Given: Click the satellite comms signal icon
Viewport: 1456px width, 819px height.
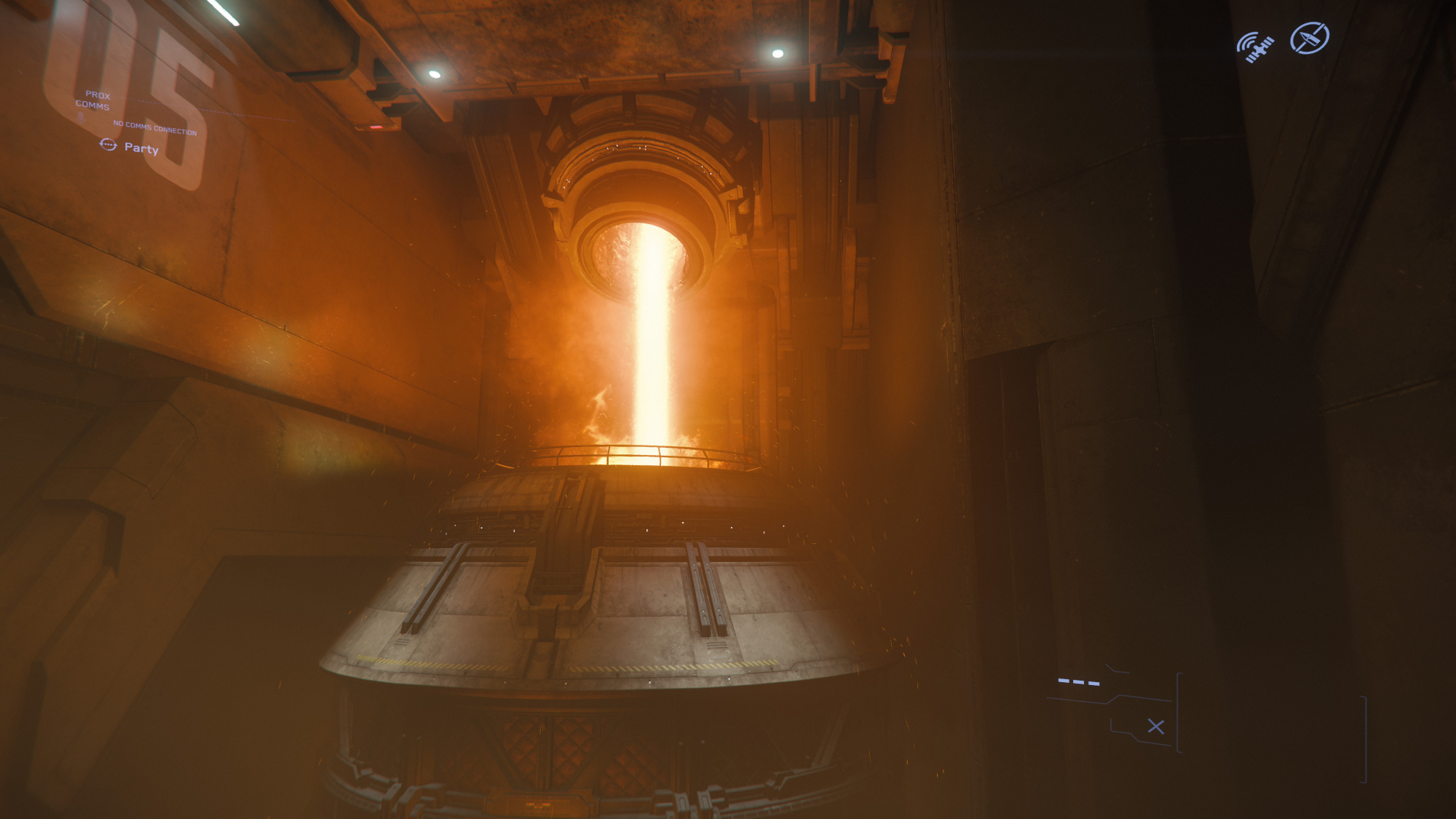Looking at the screenshot, I should 1255,47.
